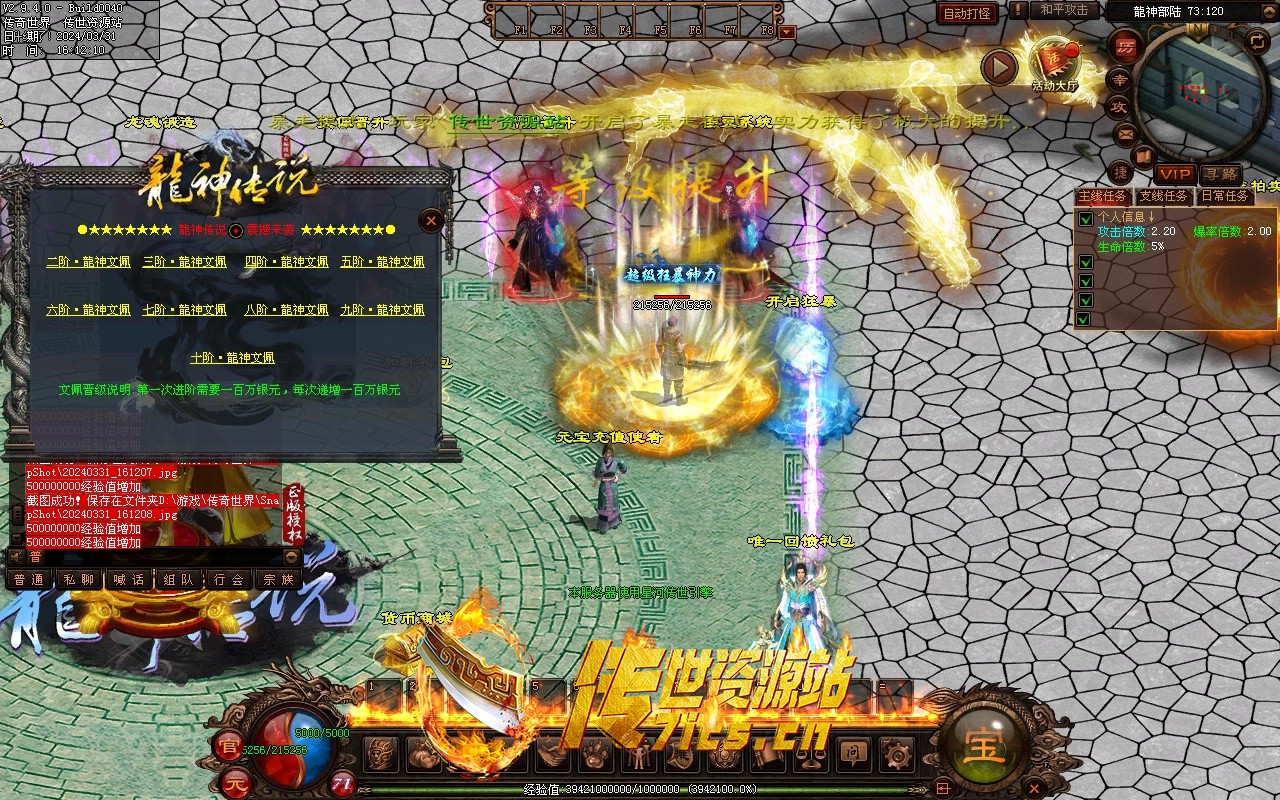Close the 龍神传说 dialog window

pyautogui.click(x=431, y=220)
